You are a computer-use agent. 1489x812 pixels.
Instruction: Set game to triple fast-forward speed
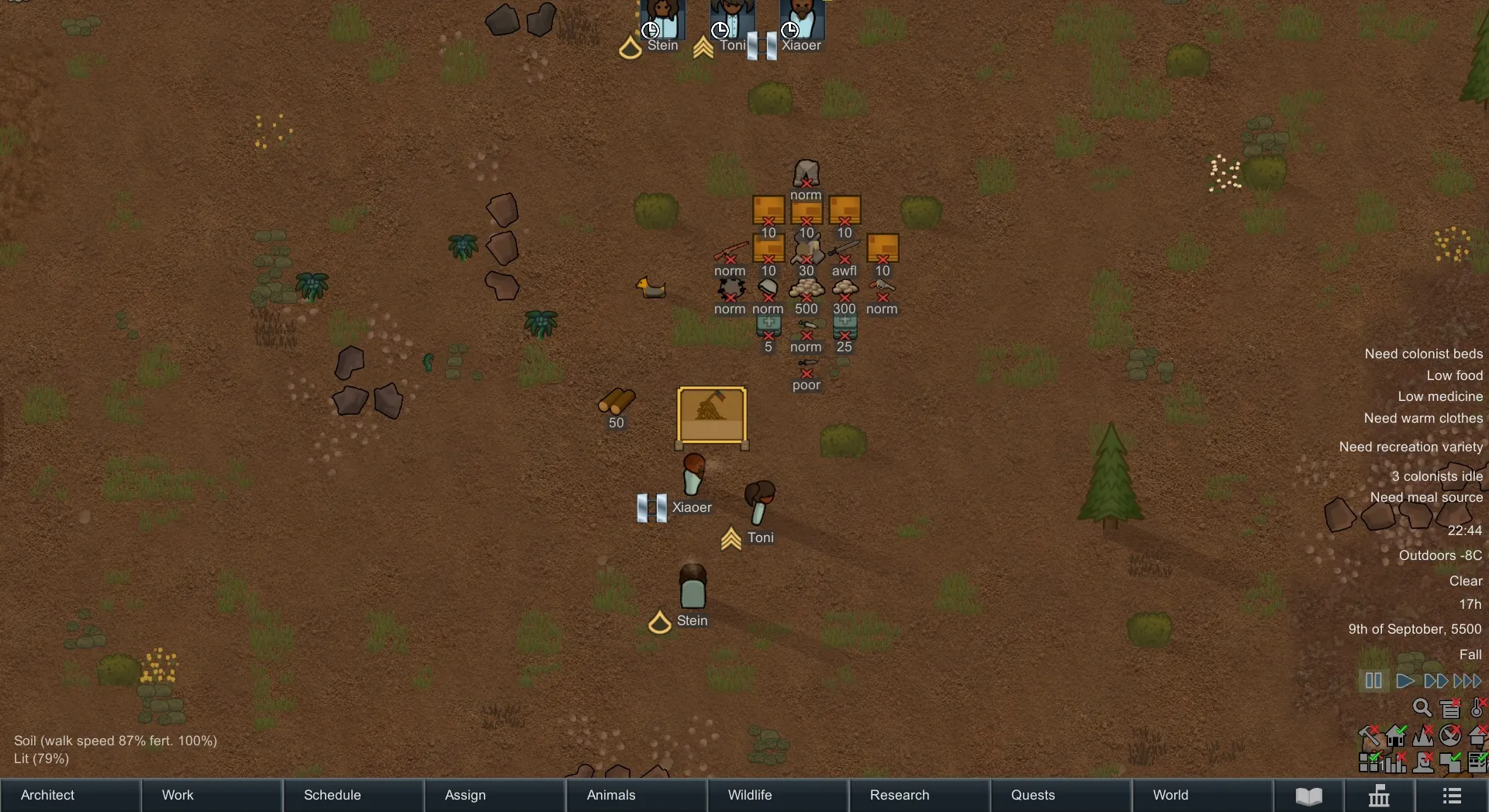[1467, 681]
